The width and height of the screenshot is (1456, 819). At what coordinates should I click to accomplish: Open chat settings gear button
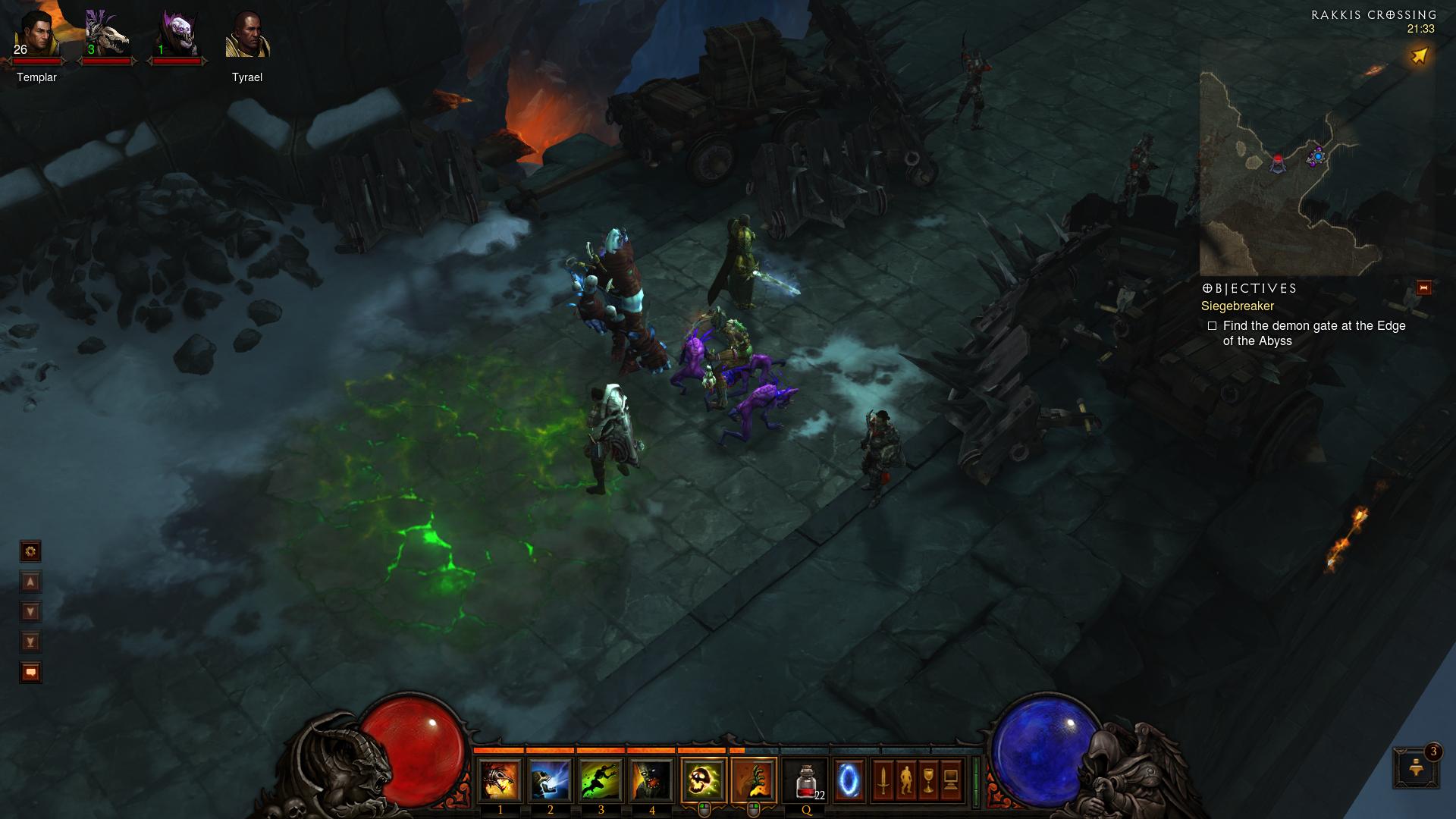(30, 551)
